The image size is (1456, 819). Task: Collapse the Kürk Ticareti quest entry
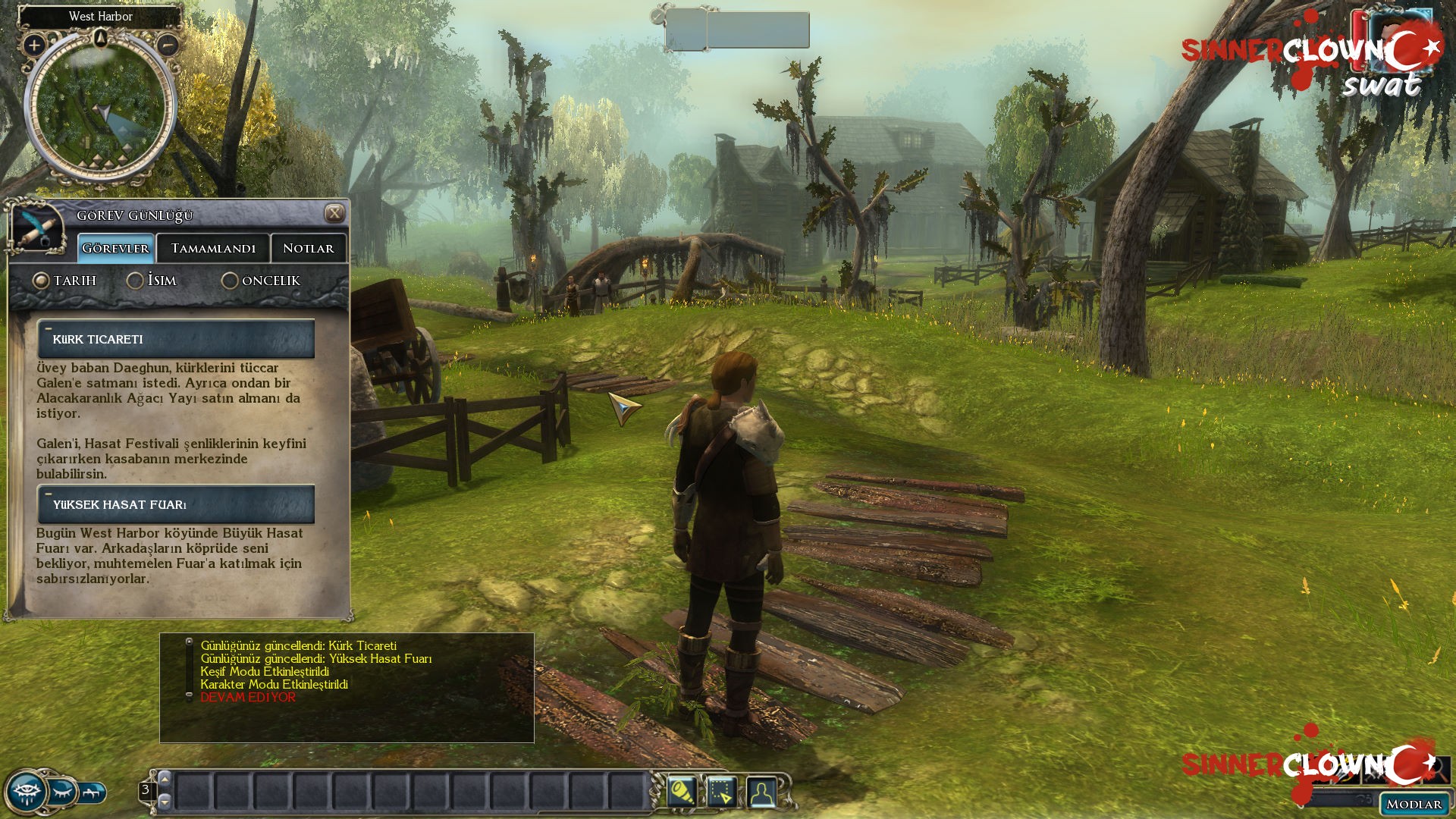[49, 329]
